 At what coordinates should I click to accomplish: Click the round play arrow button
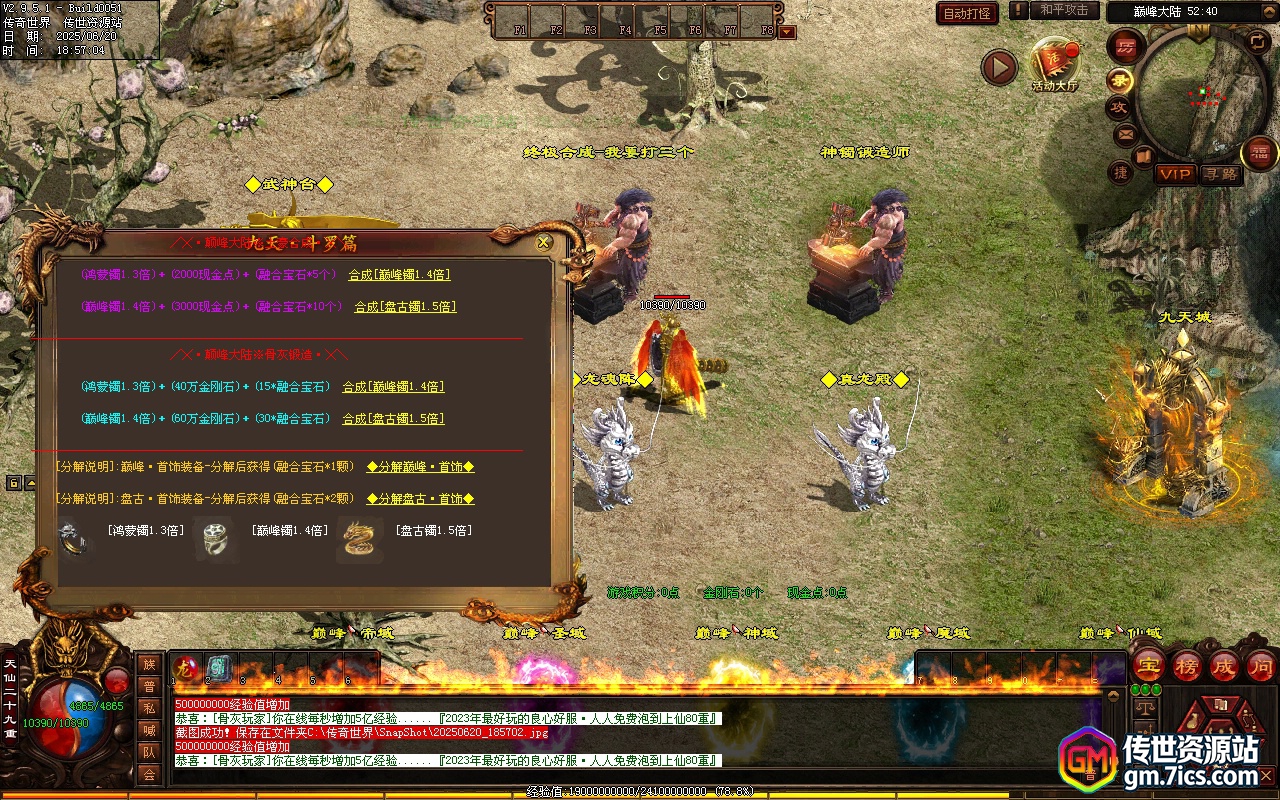(998, 67)
